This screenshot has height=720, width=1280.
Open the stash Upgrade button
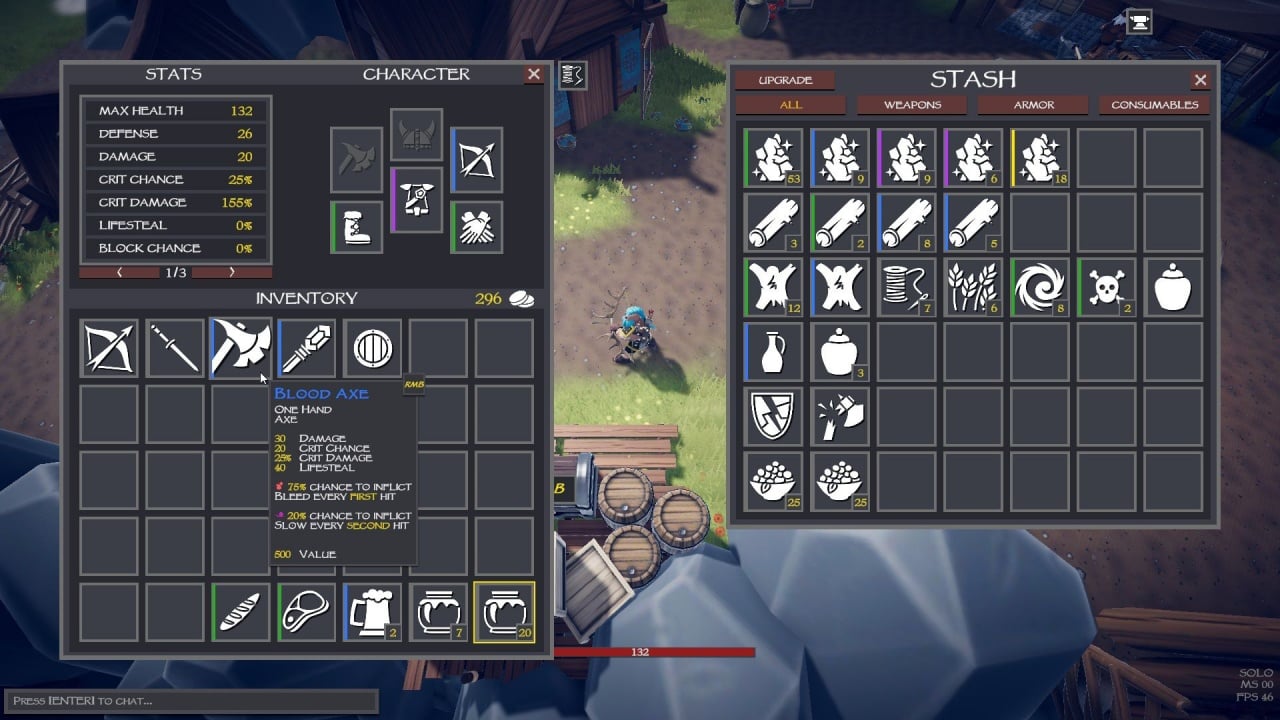coord(785,80)
